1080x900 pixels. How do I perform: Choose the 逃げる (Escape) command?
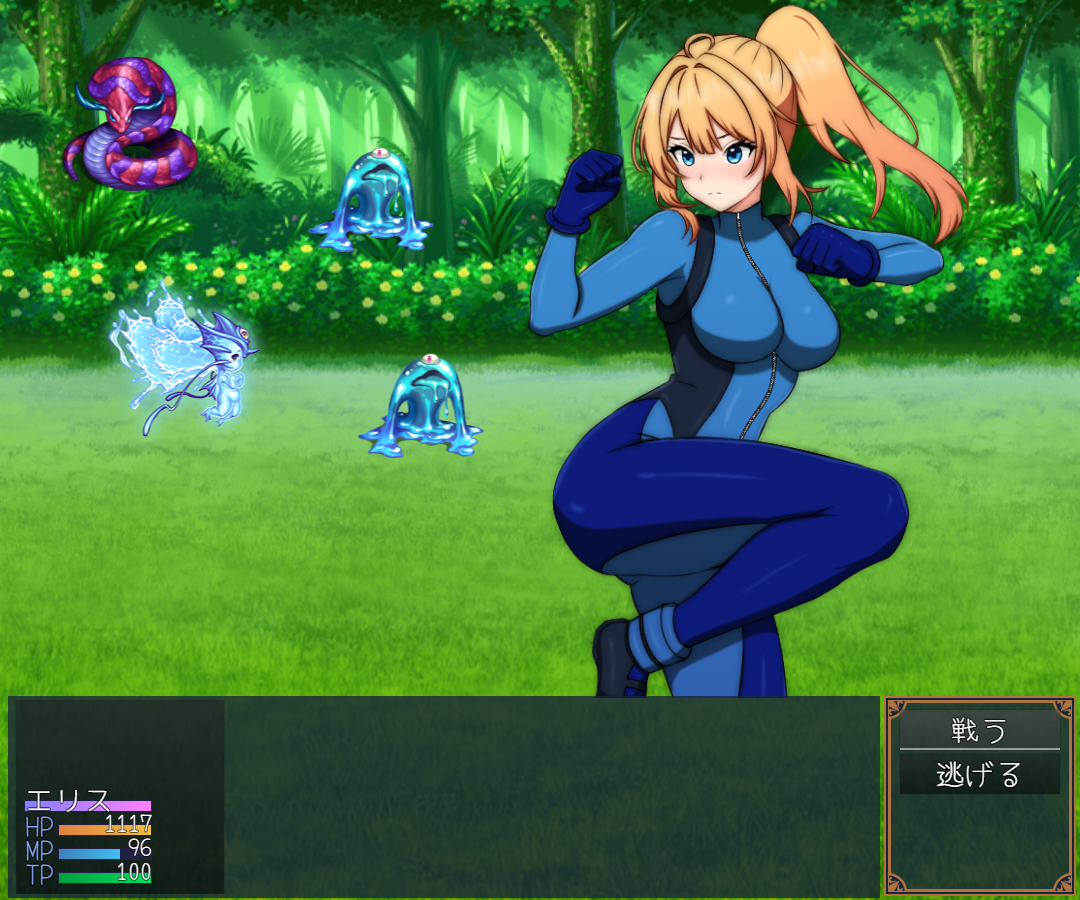tap(979, 774)
